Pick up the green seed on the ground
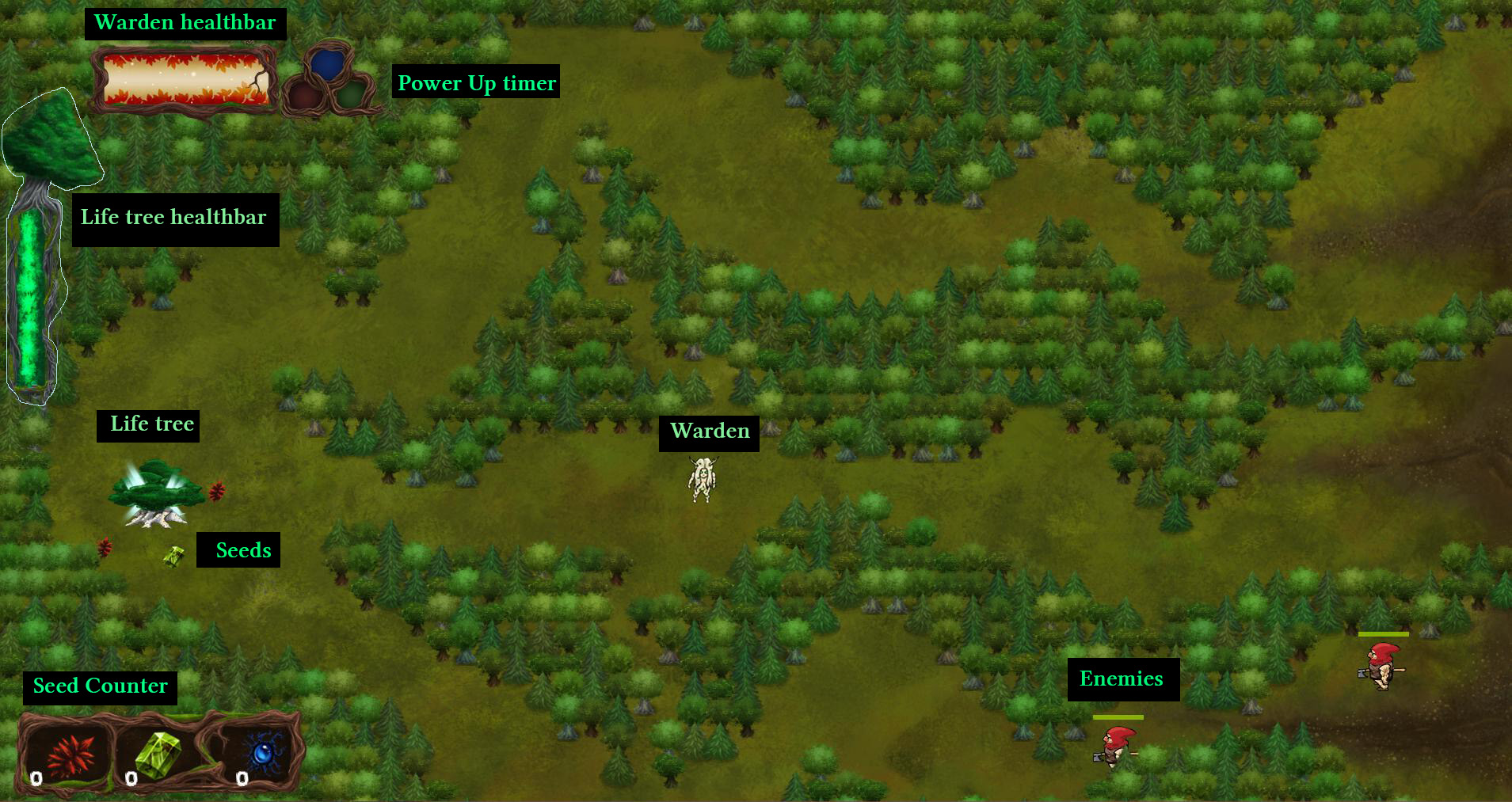 pos(173,557)
